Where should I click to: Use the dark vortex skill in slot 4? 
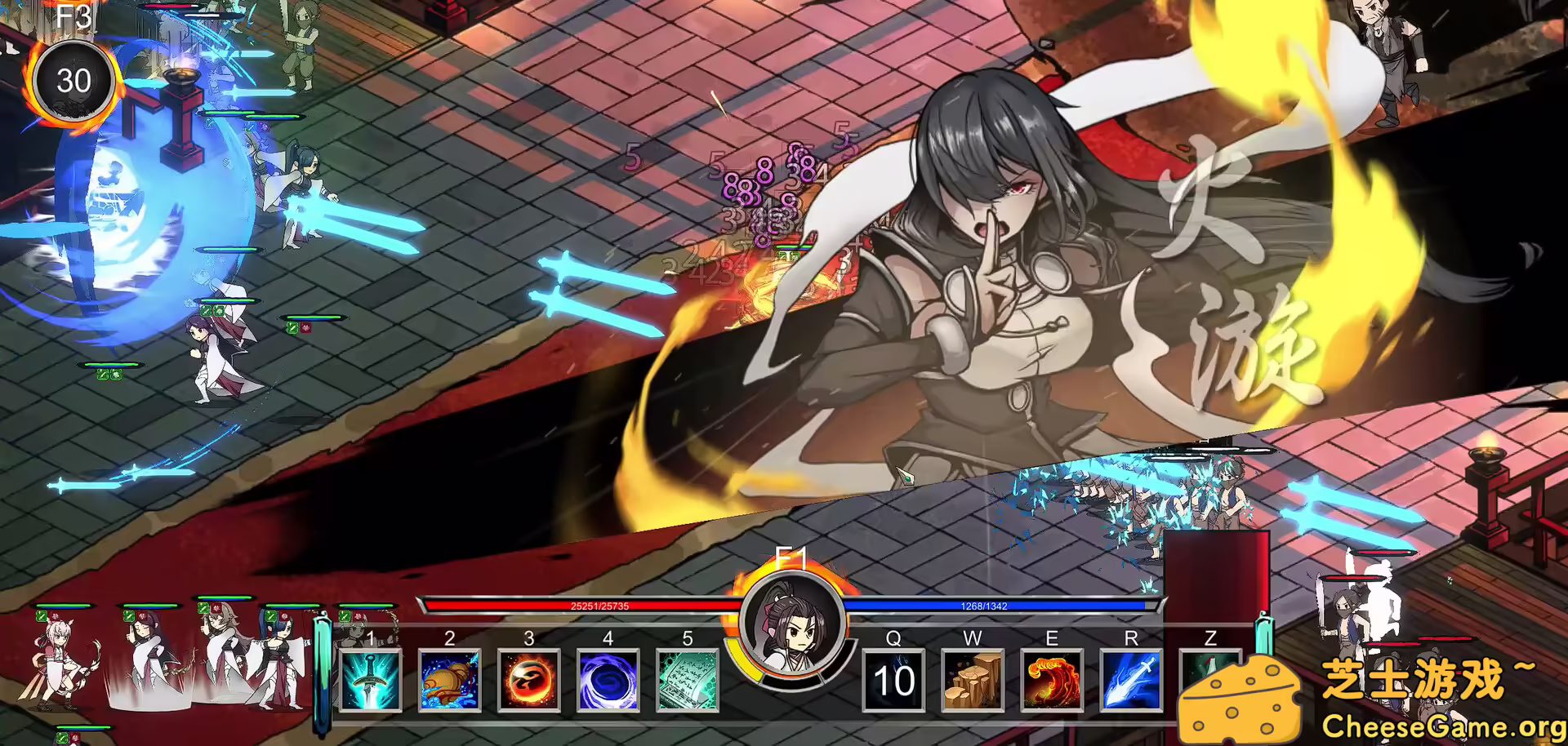pos(606,682)
